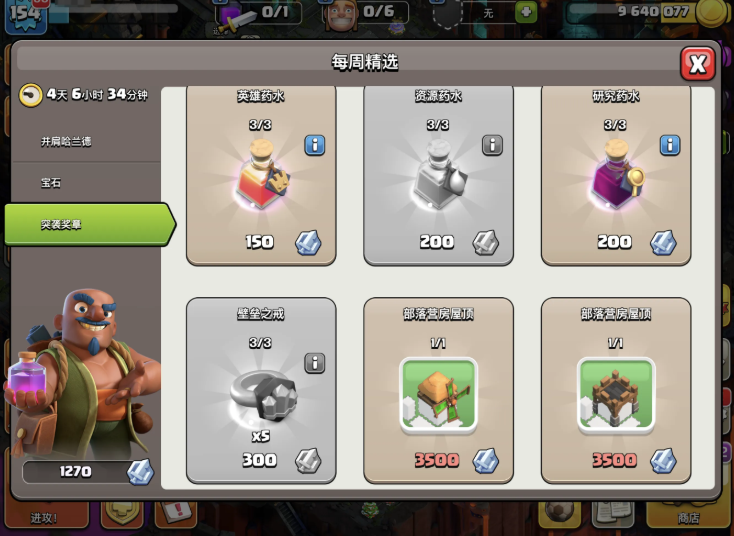Show info for the 资源药水 resource potion

pos(492,145)
